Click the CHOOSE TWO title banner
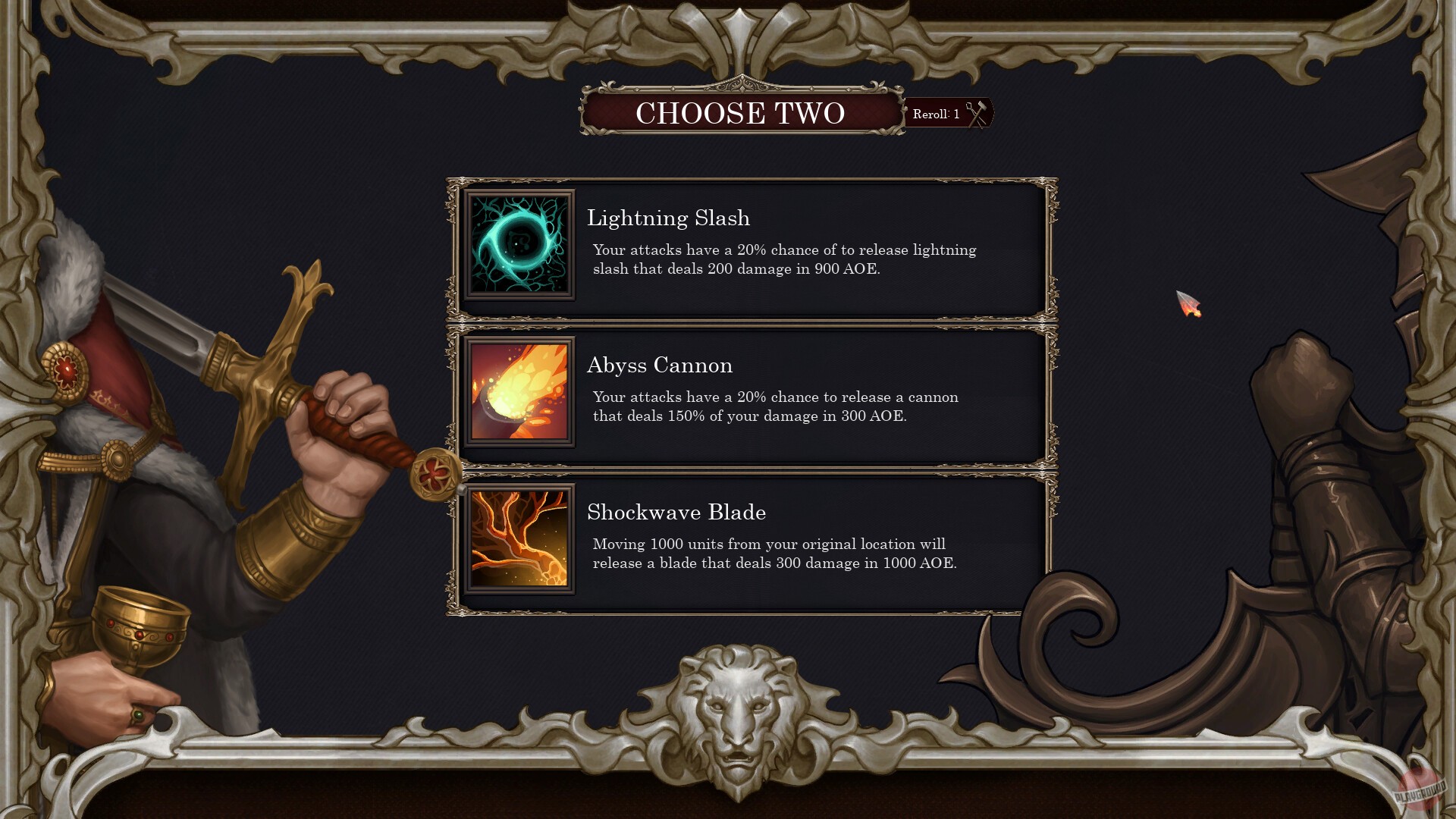Screen dimensions: 1456x819 (739, 114)
